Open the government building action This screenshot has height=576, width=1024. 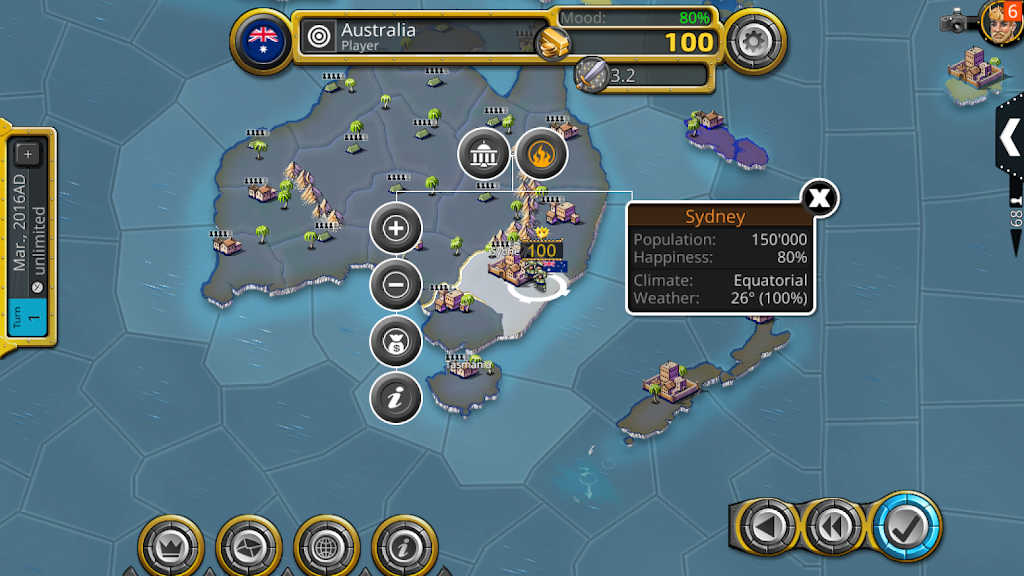484,155
